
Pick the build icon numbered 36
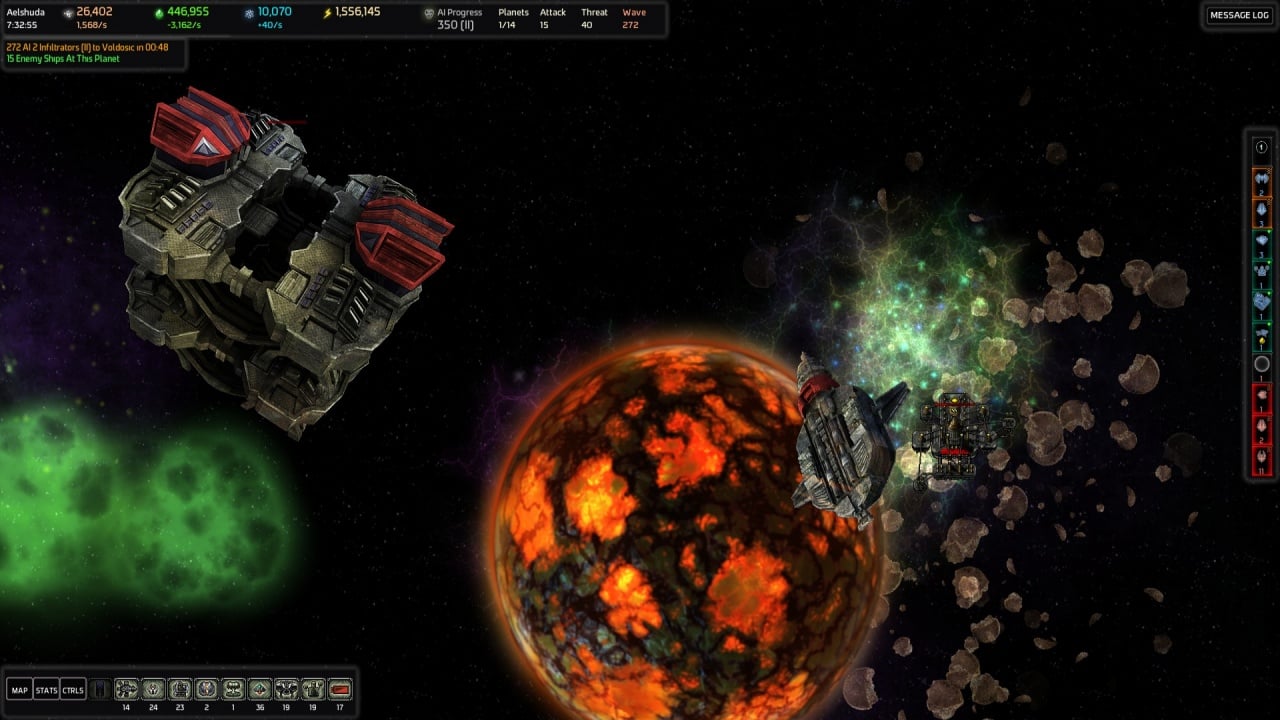pyautogui.click(x=260, y=689)
